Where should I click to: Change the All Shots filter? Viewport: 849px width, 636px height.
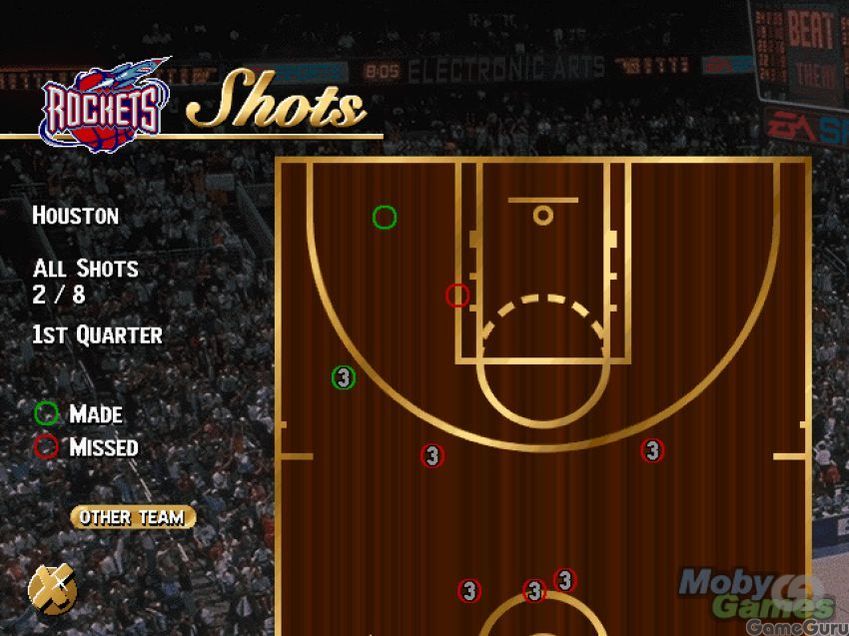85,269
